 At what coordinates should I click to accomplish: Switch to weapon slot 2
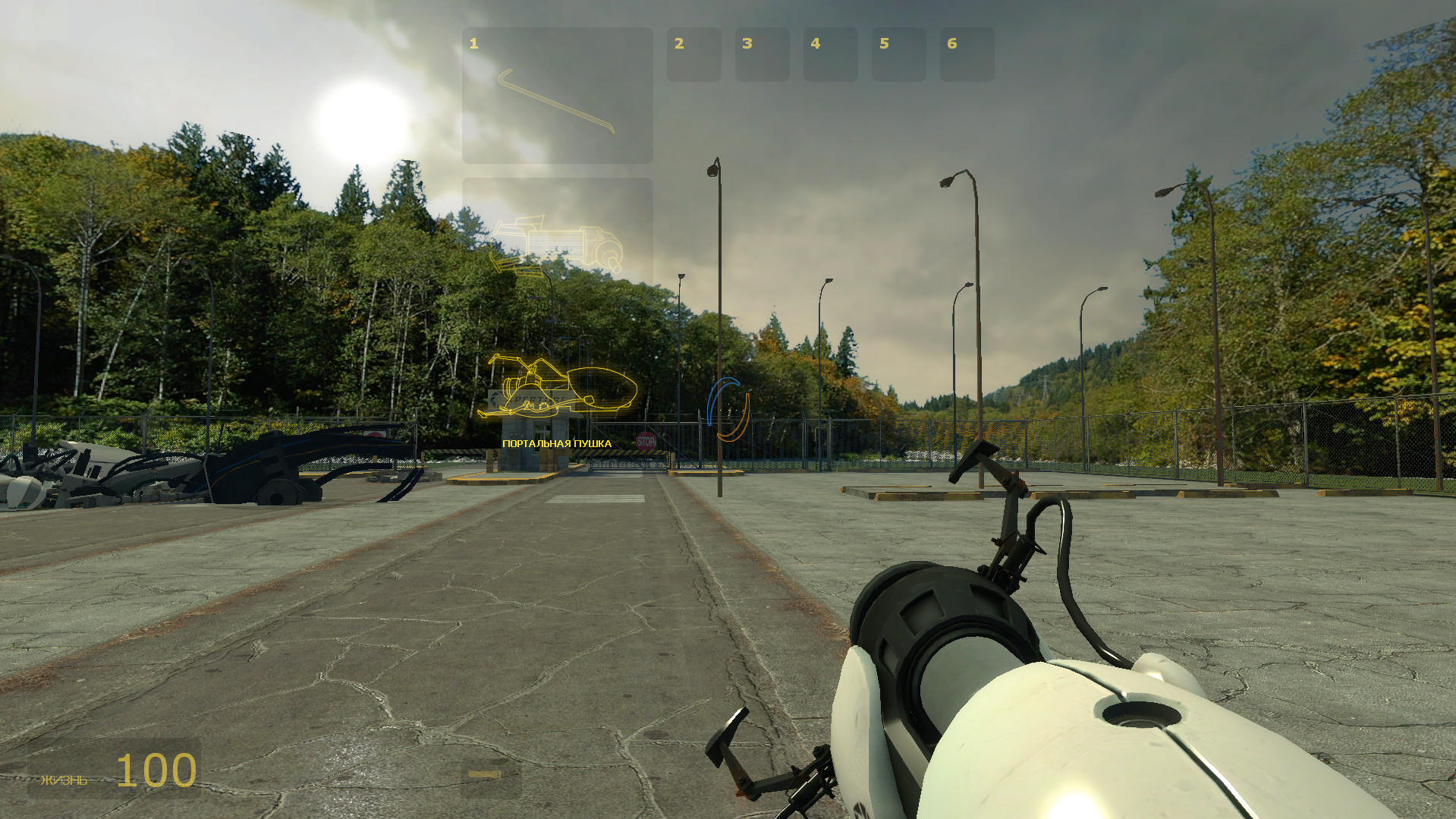[x=693, y=55]
